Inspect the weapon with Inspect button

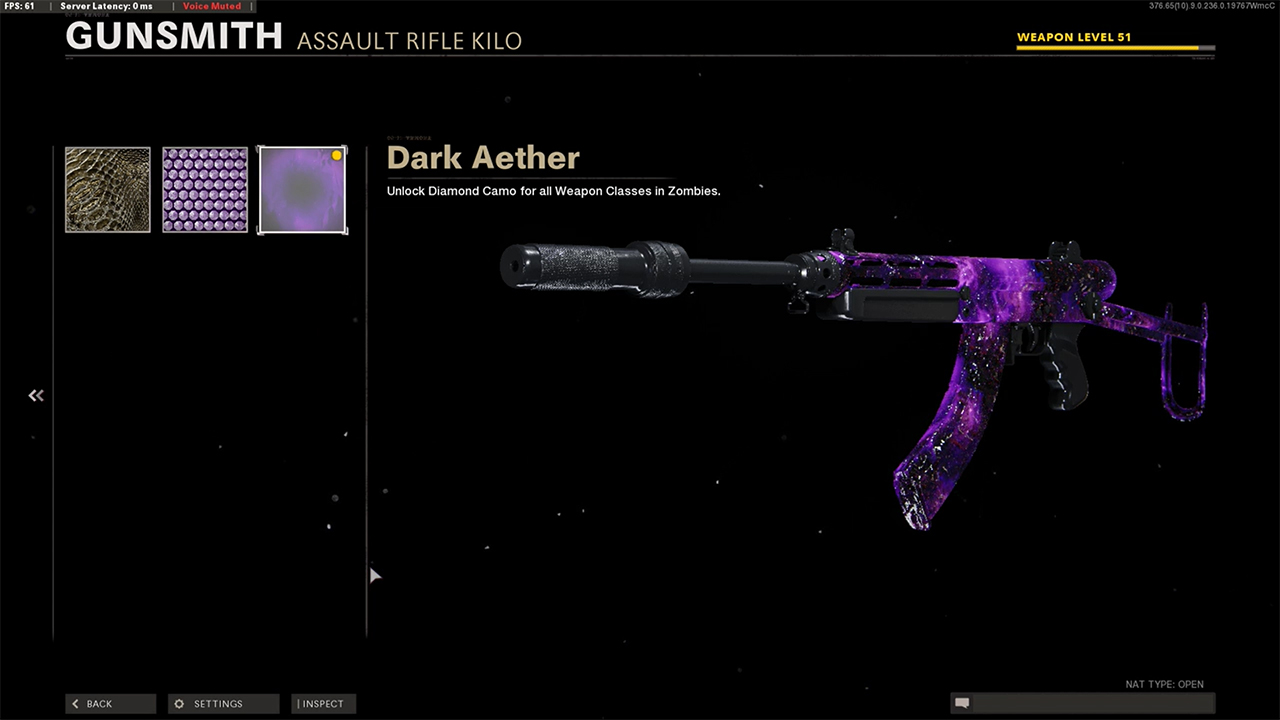[x=323, y=704]
